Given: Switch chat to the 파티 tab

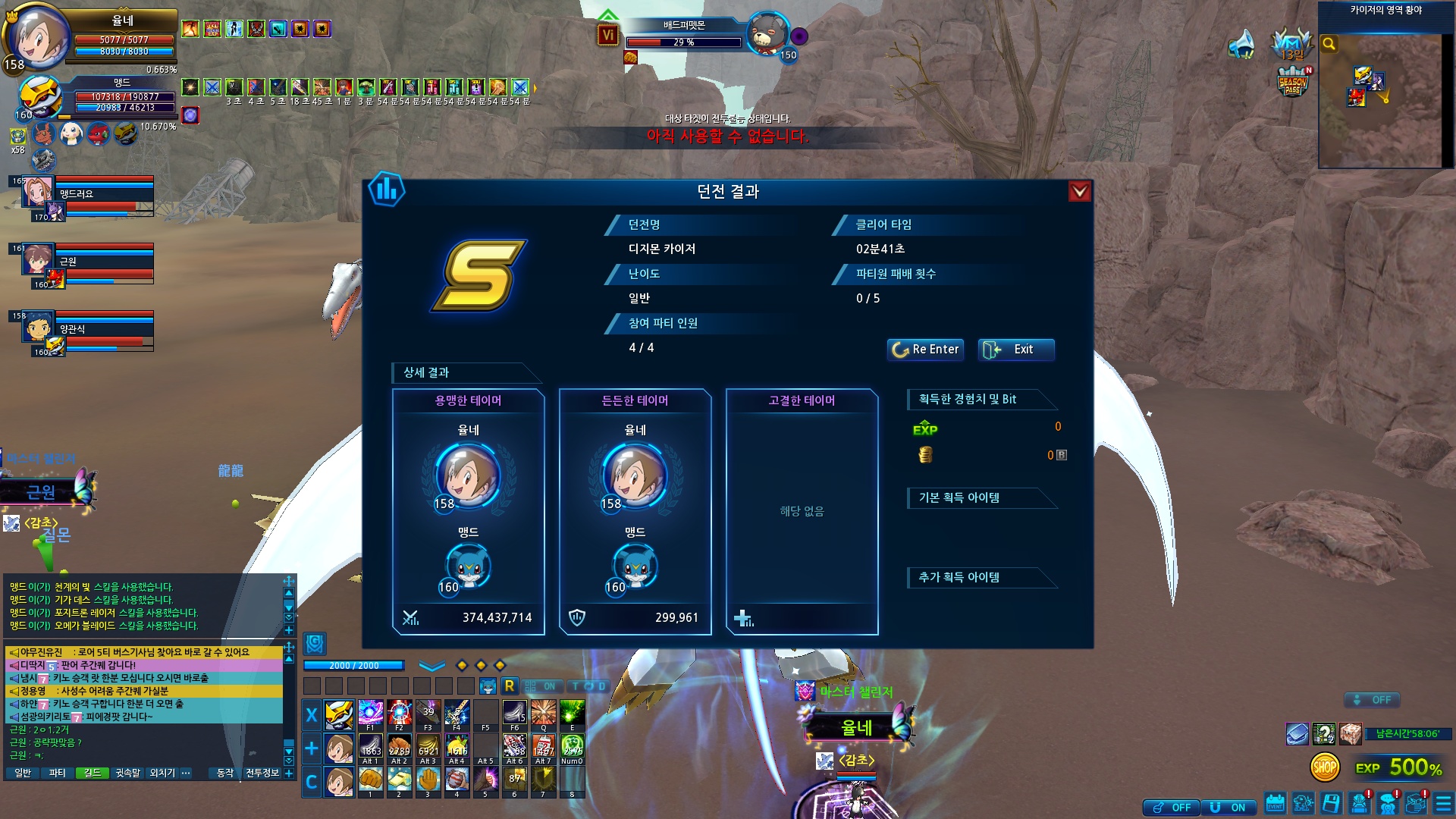Looking at the screenshot, I should pos(57,773).
